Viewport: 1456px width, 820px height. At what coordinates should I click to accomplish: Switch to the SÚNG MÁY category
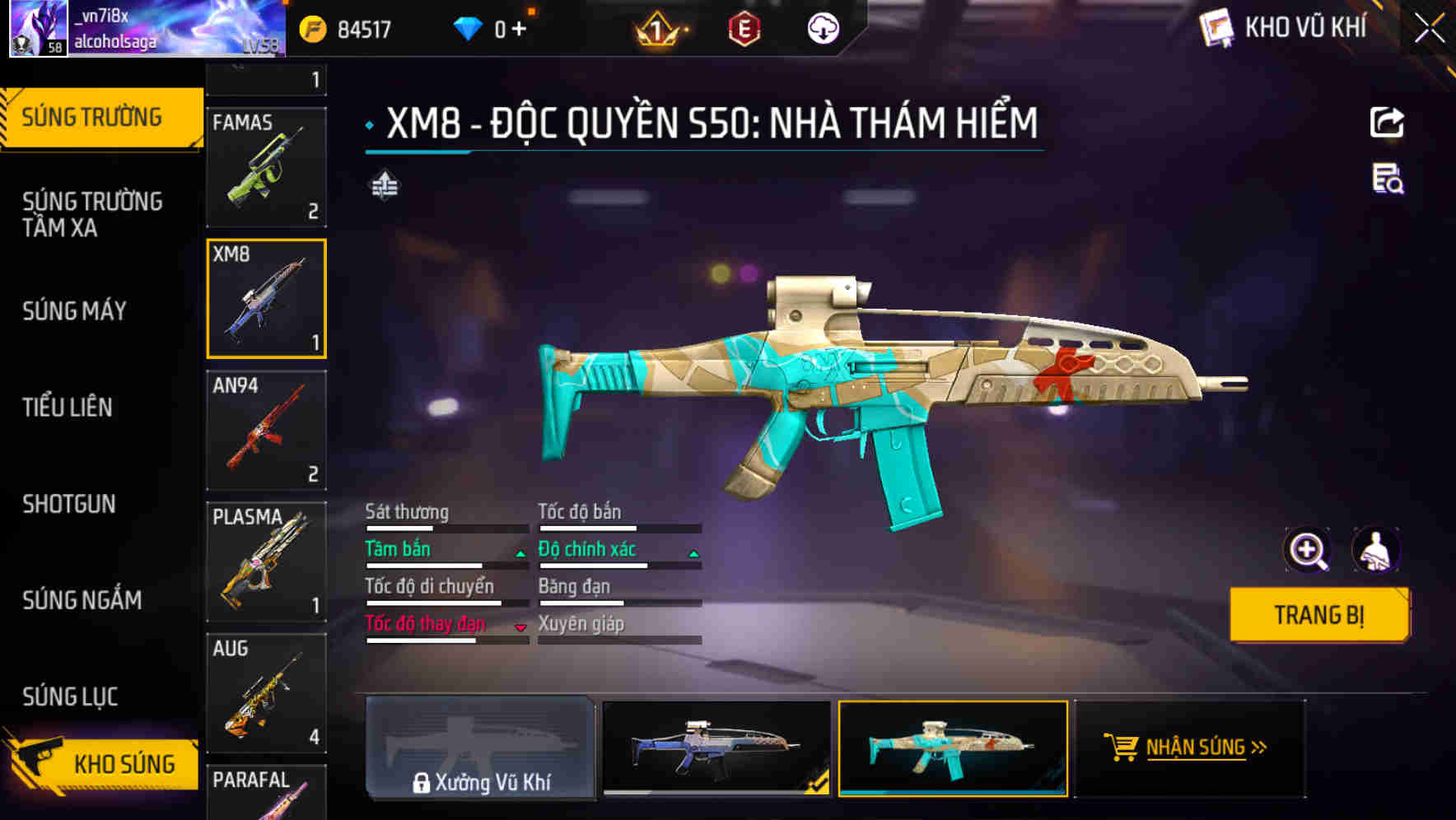[74, 311]
